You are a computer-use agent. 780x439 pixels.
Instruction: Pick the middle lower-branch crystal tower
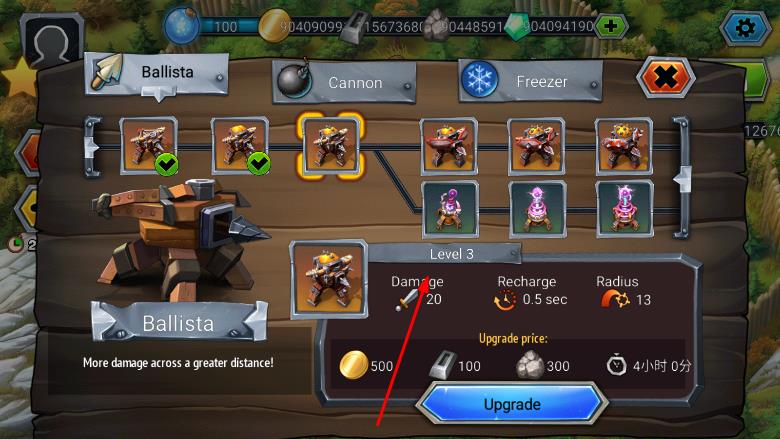coord(537,208)
